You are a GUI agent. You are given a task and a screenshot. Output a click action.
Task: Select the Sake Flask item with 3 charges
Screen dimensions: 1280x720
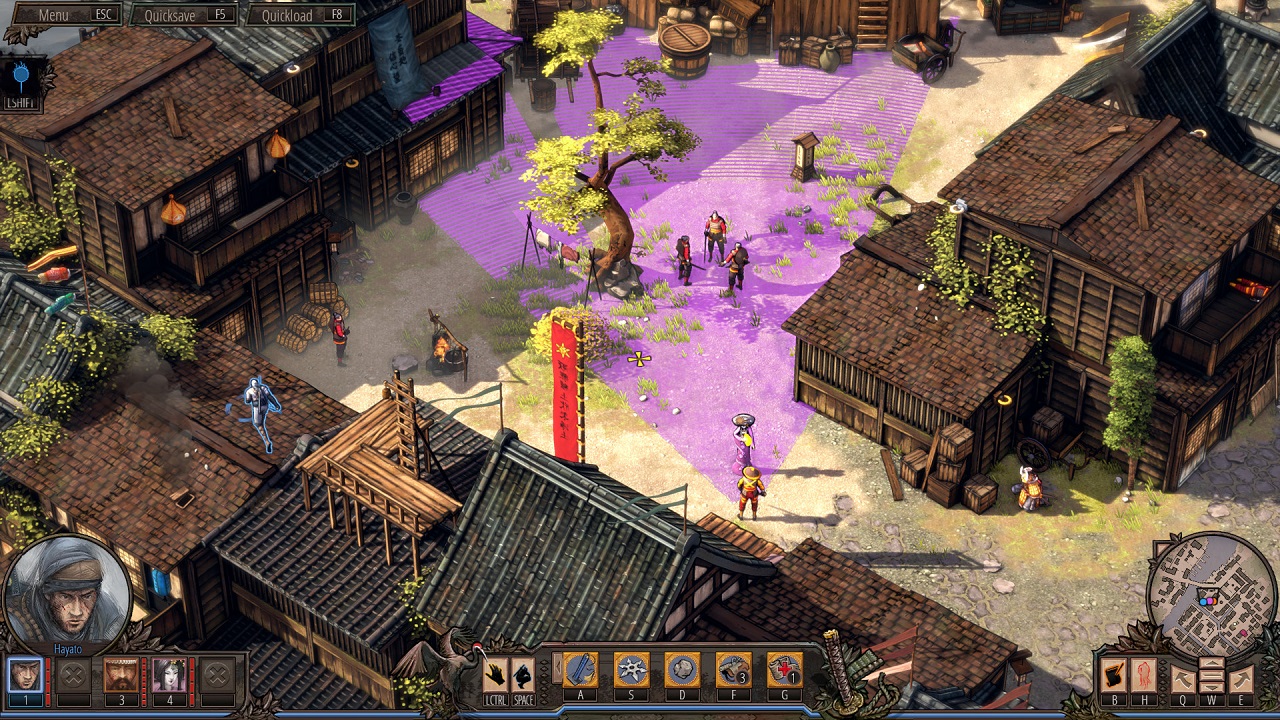735,670
